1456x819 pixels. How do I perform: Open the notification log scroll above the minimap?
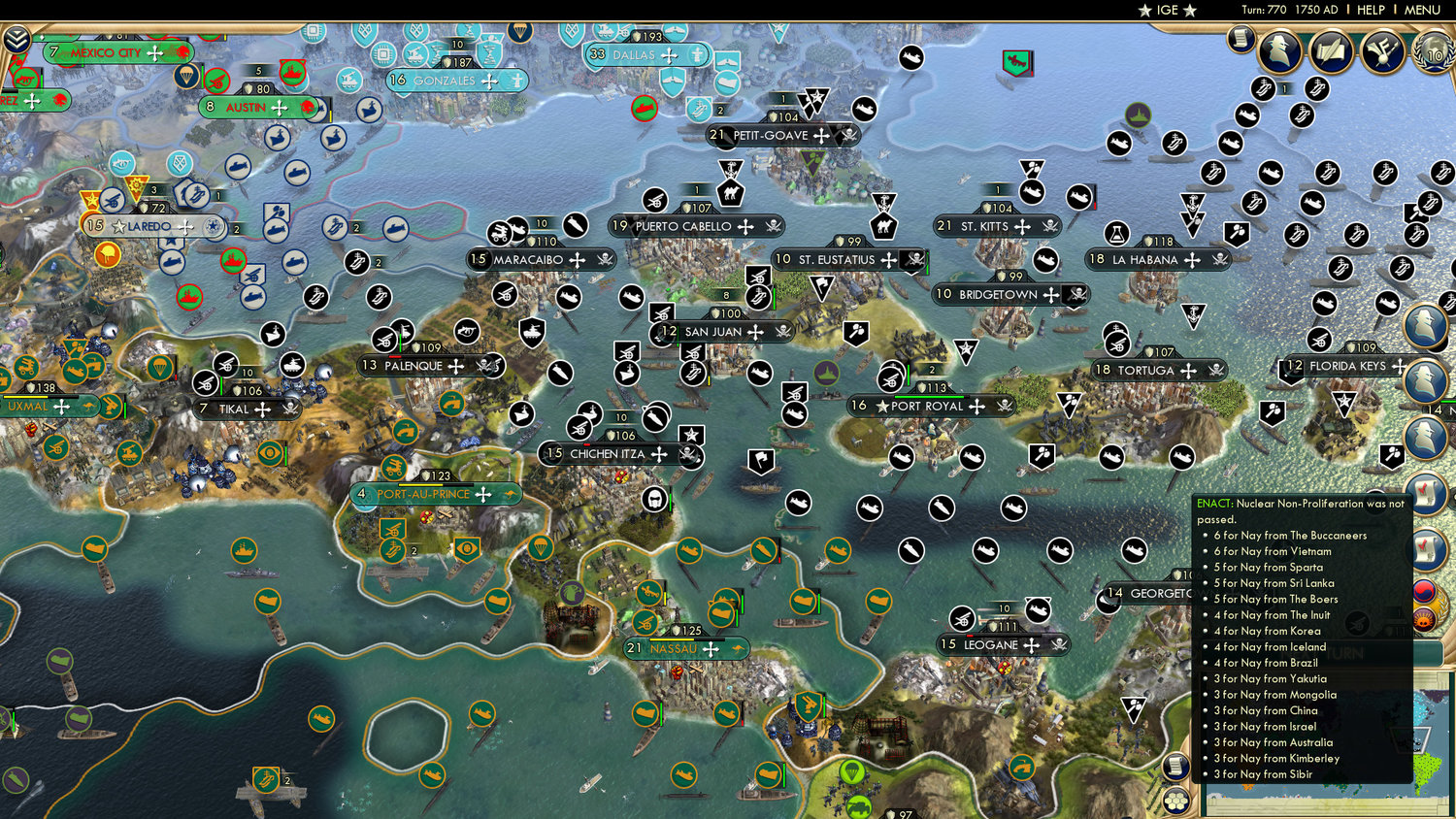pos(1176,764)
